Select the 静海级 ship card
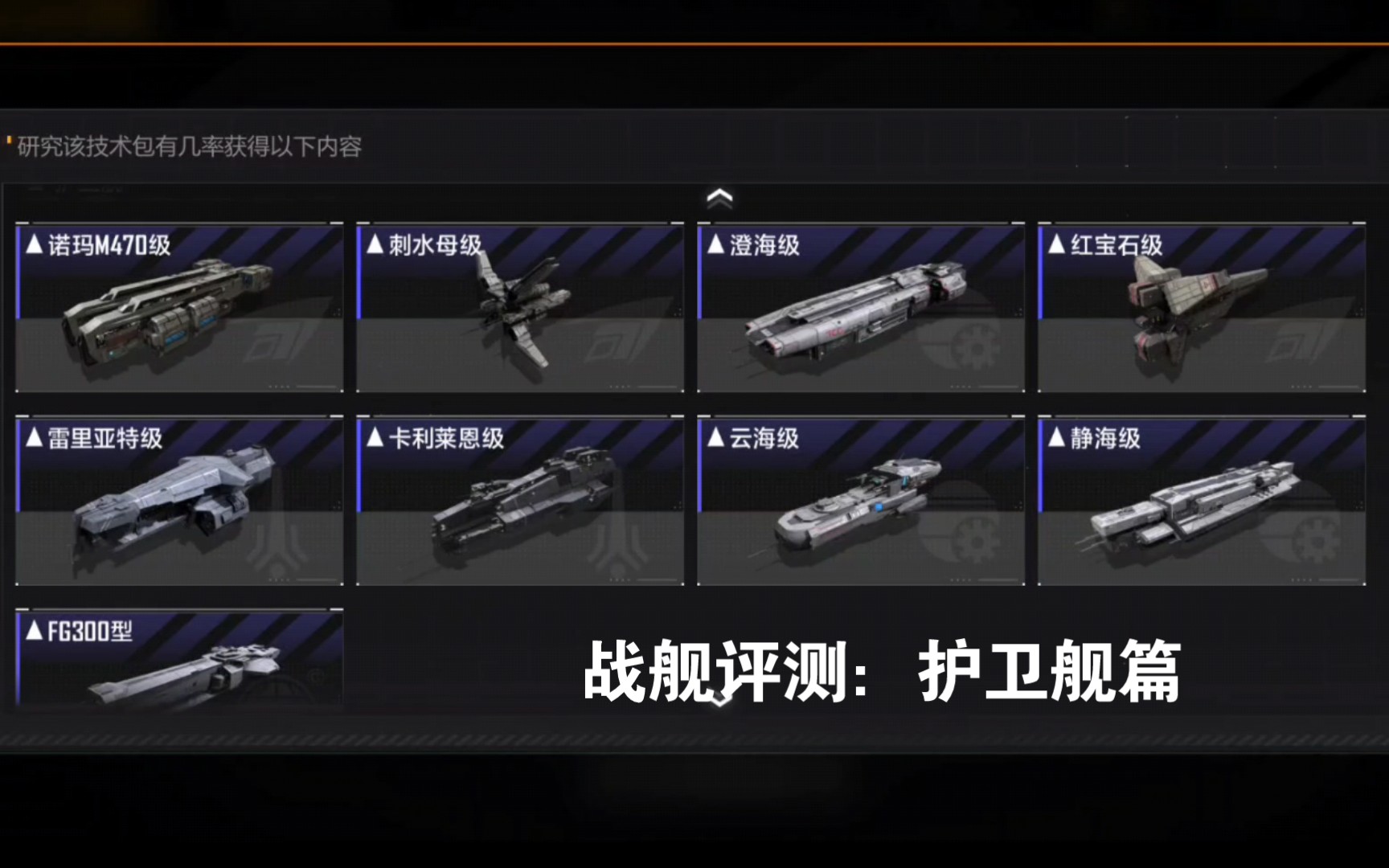The width and height of the screenshot is (1389, 868). 1201,498
